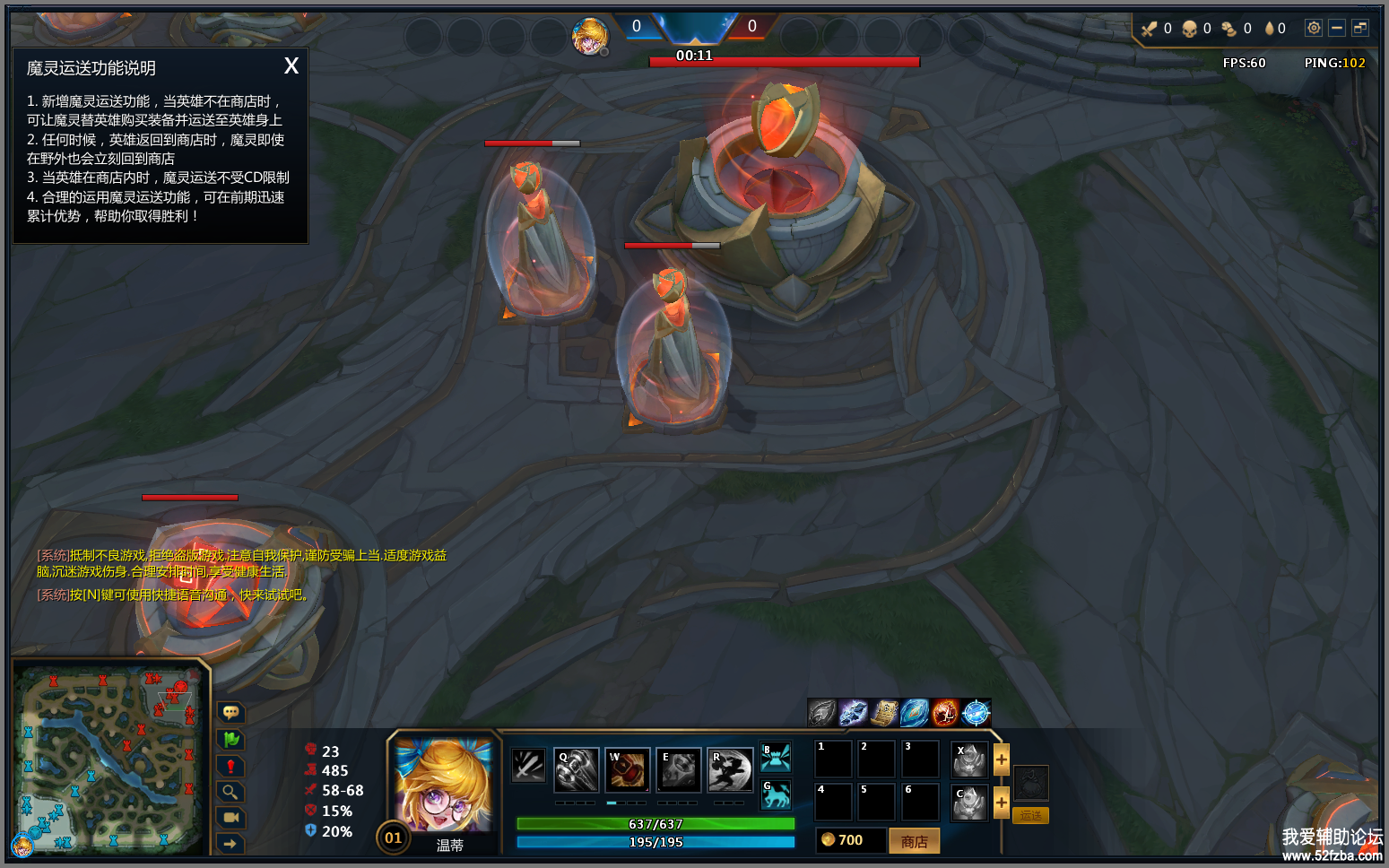This screenshot has height=868, width=1389.
Task: Click the green flag signal button
Action: (x=230, y=739)
